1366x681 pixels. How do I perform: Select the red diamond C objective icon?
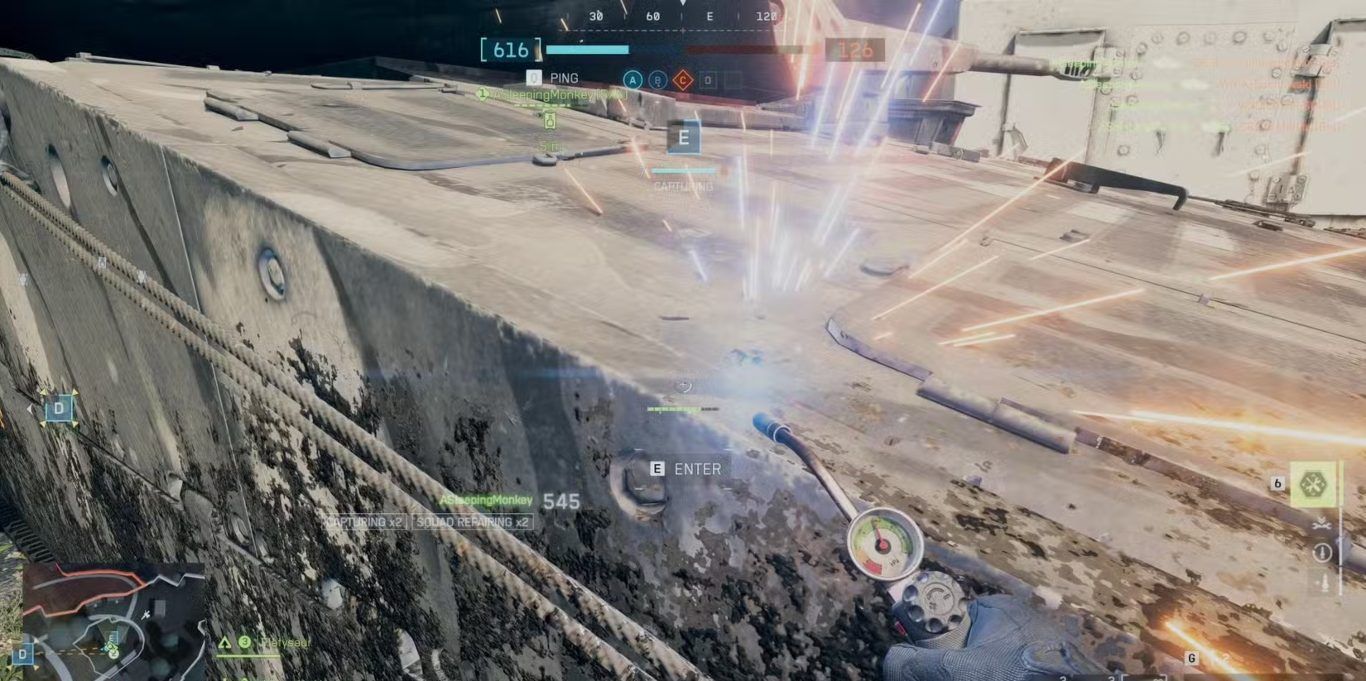point(683,80)
